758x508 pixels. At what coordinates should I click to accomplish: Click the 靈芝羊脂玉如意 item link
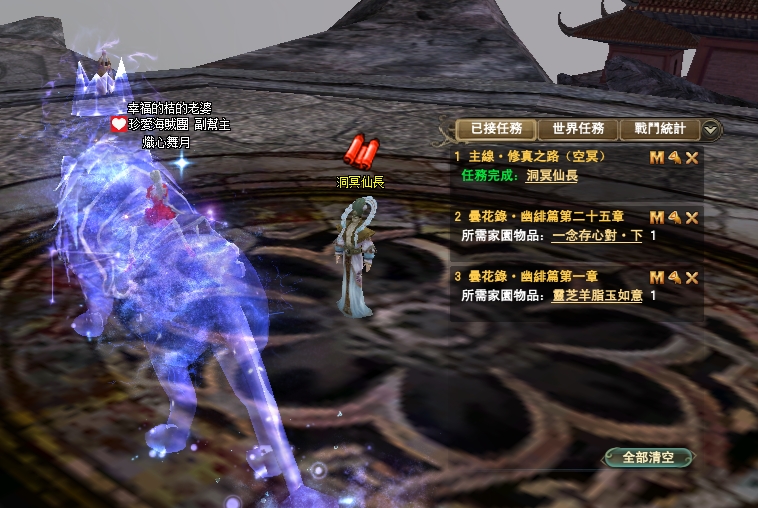[x=597, y=295]
